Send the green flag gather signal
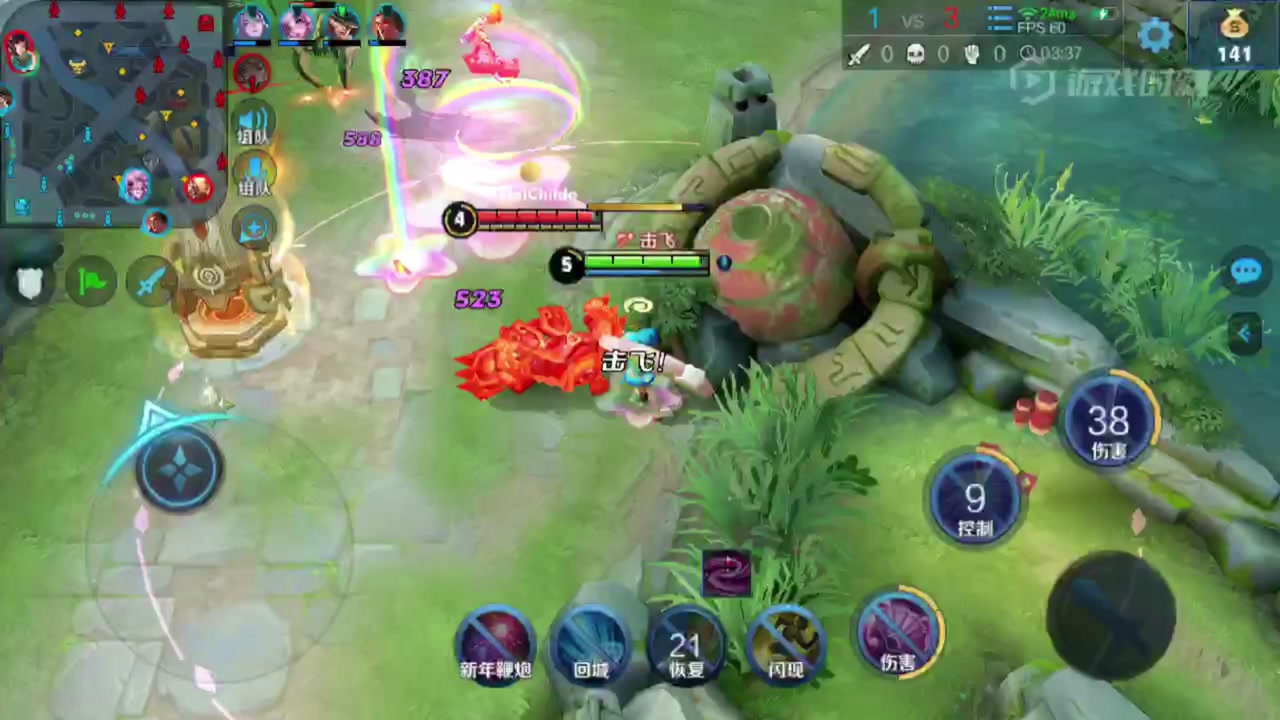 pos(91,283)
